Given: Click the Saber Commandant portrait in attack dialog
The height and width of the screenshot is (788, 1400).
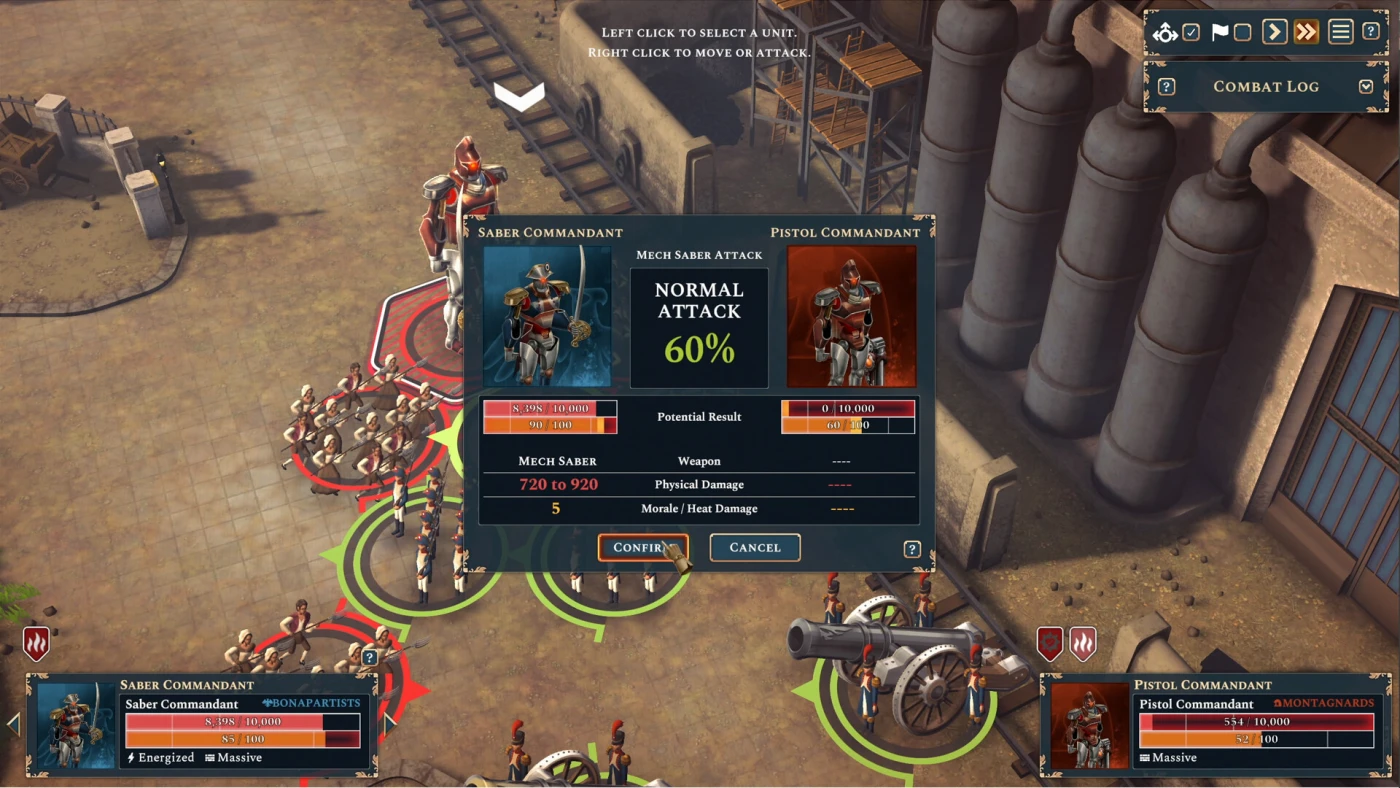Looking at the screenshot, I should click(x=547, y=316).
